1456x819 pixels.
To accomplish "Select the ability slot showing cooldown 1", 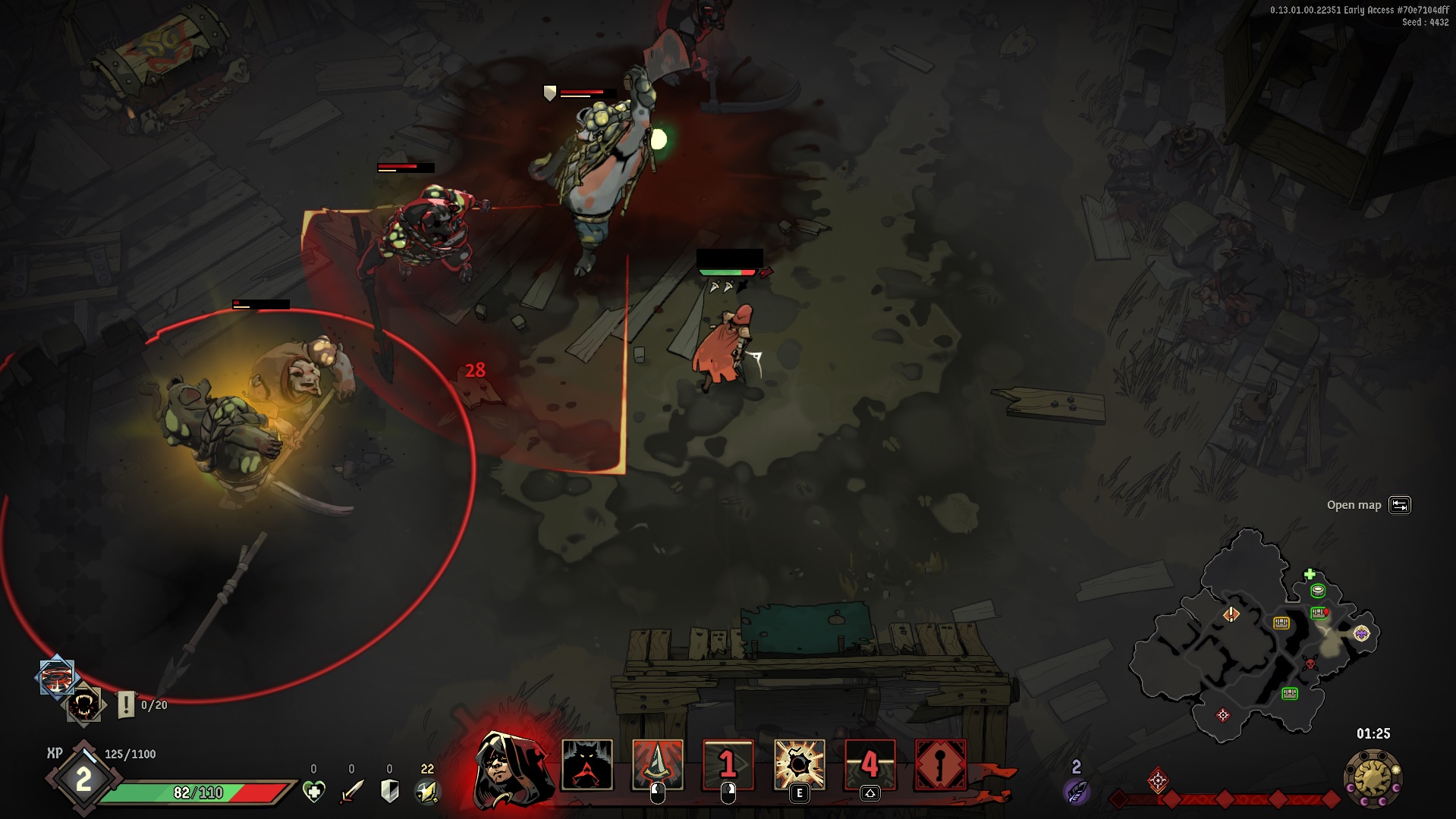I will coord(728,765).
